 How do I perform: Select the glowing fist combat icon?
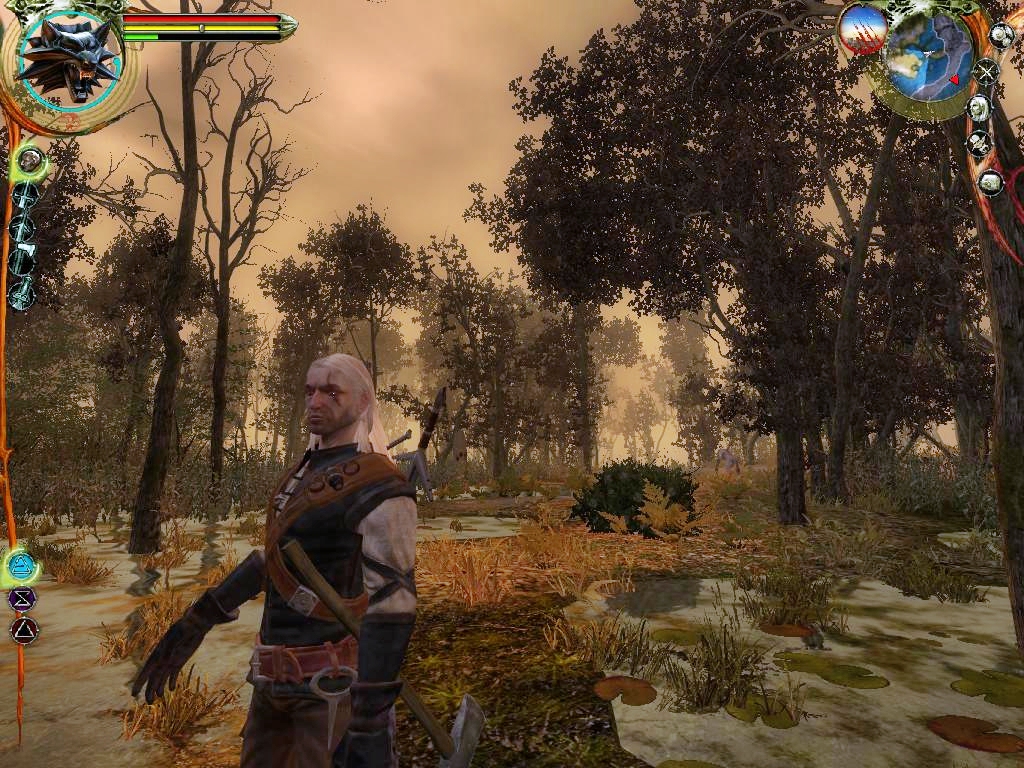tap(30, 160)
